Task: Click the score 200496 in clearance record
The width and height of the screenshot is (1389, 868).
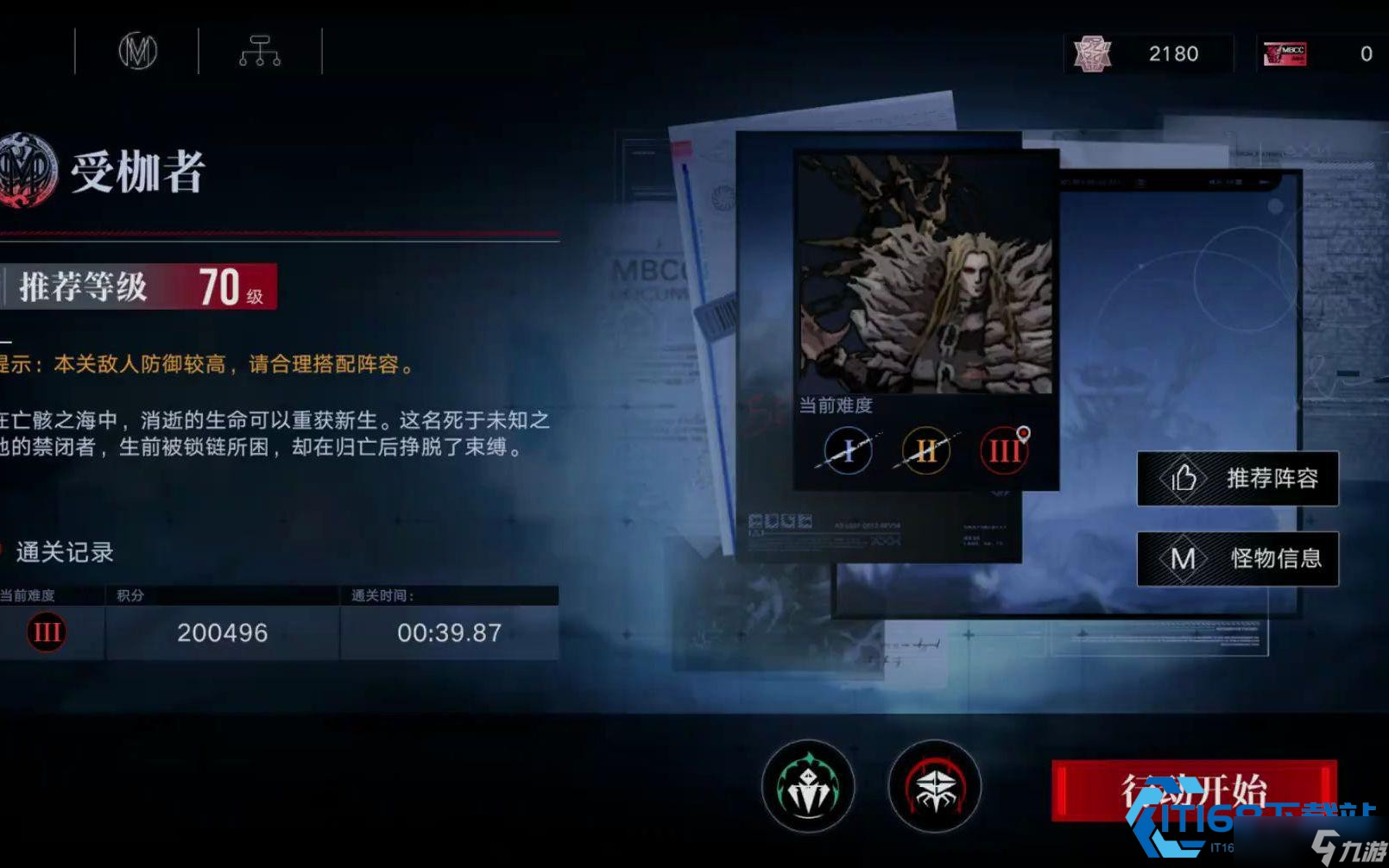Action: pyautogui.click(x=222, y=632)
